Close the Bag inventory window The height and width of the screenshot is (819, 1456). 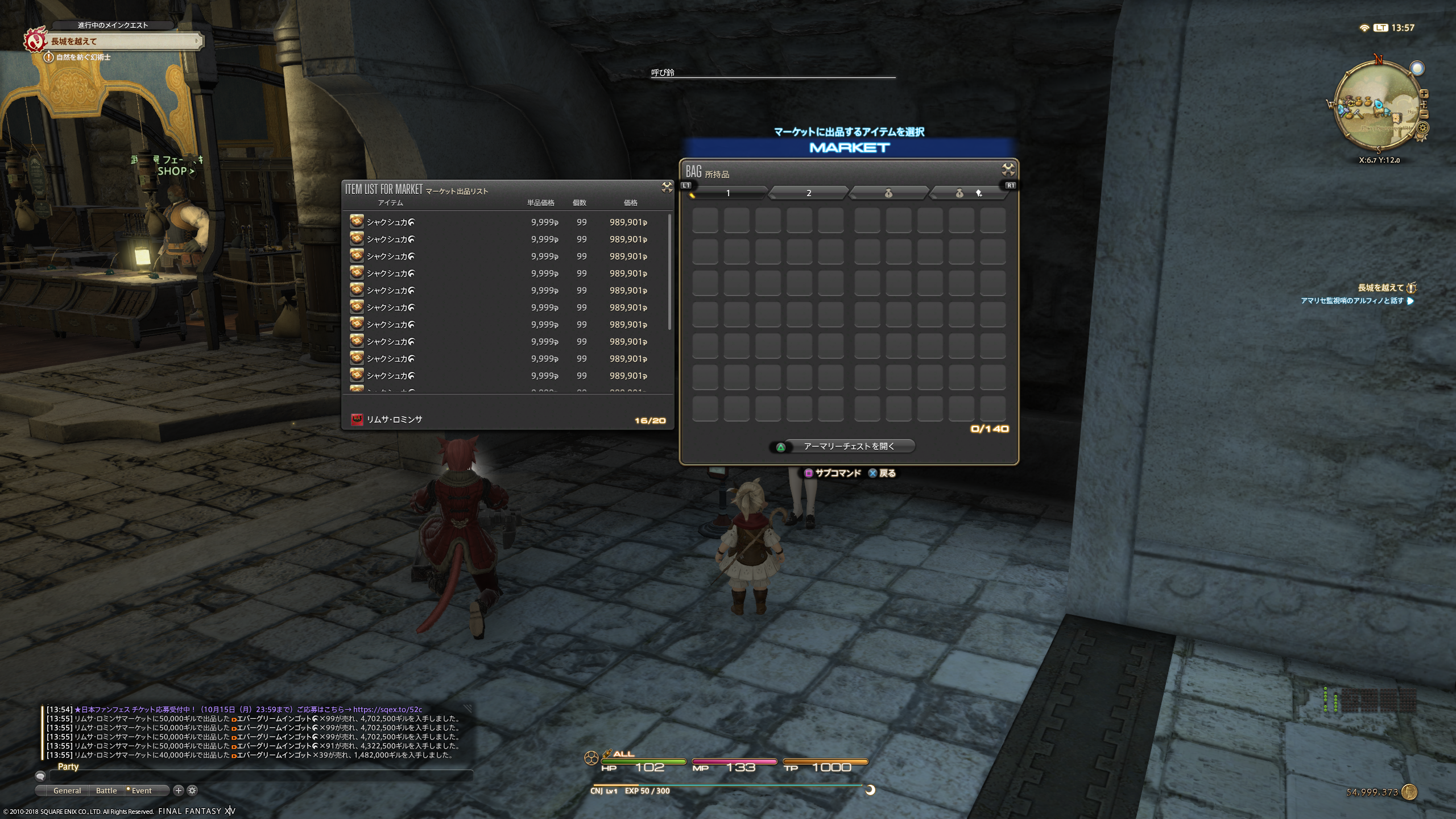(x=1008, y=169)
